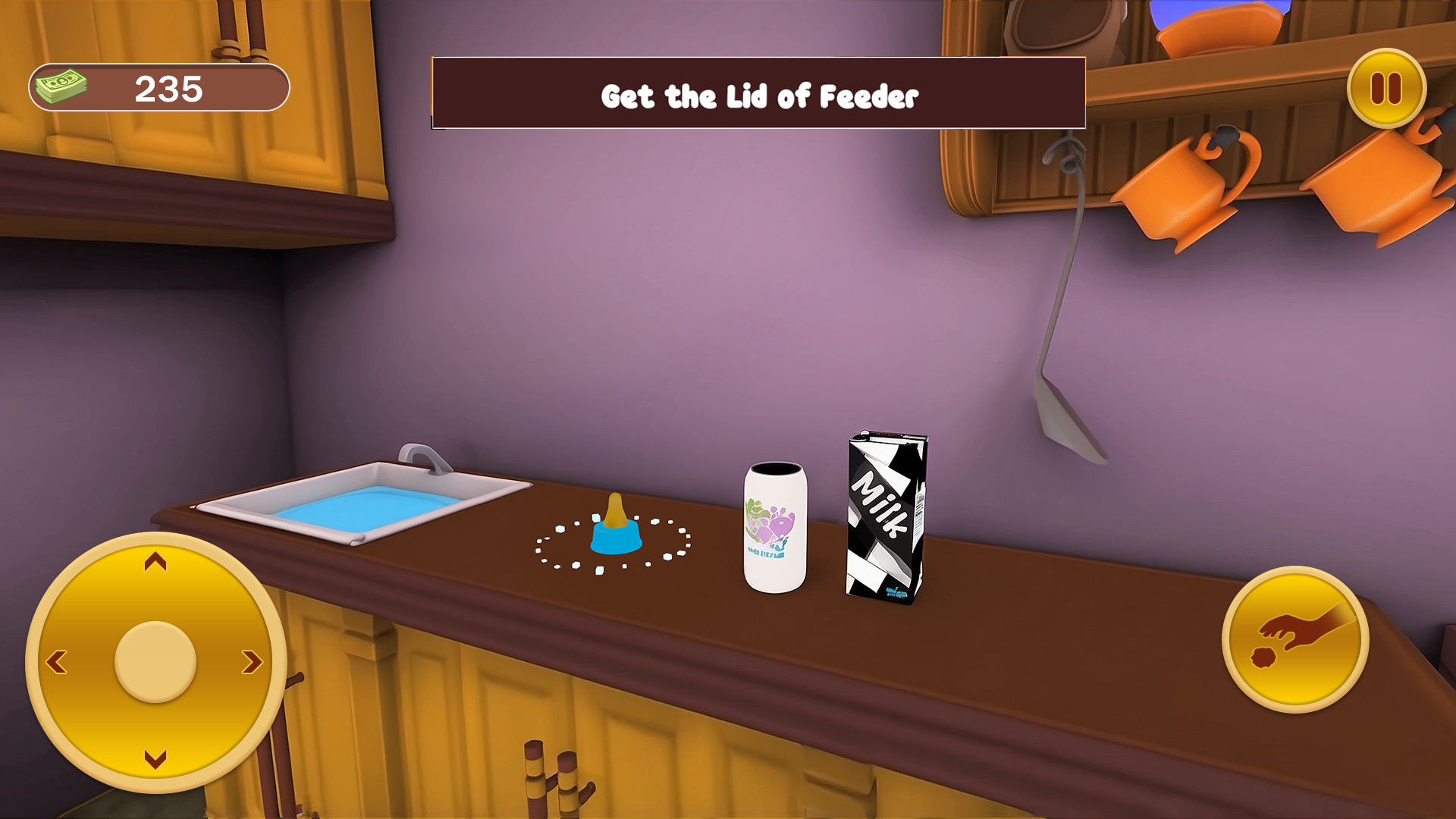Tap the joystick down arrow
This screenshot has width=1456, height=819.
pyautogui.click(x=155, y=758)
